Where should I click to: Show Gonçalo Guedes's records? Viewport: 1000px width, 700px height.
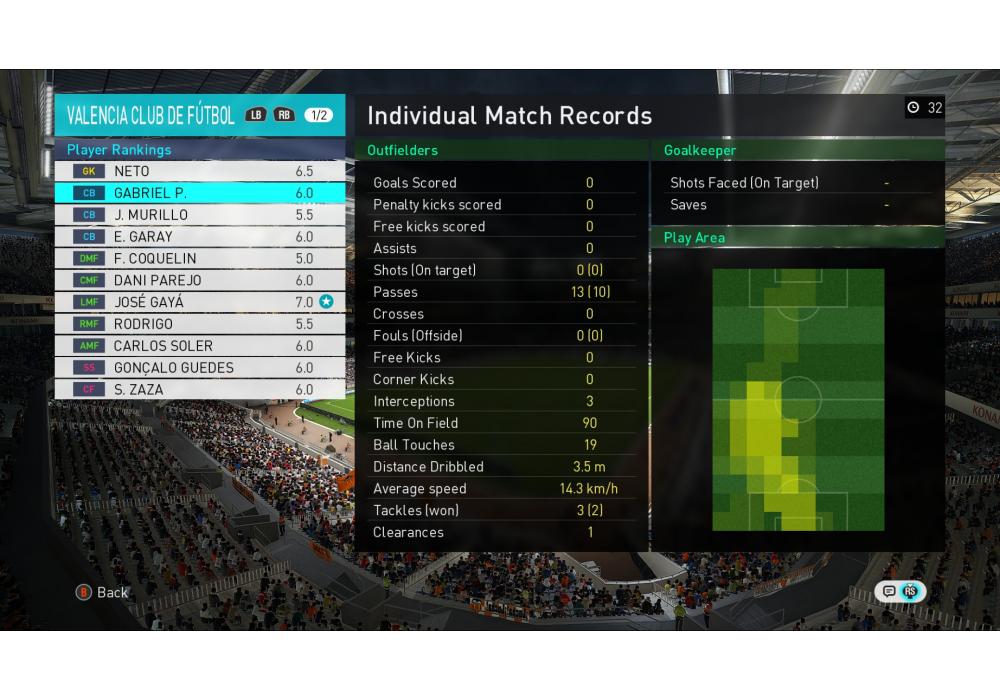[x=200, y=368]
